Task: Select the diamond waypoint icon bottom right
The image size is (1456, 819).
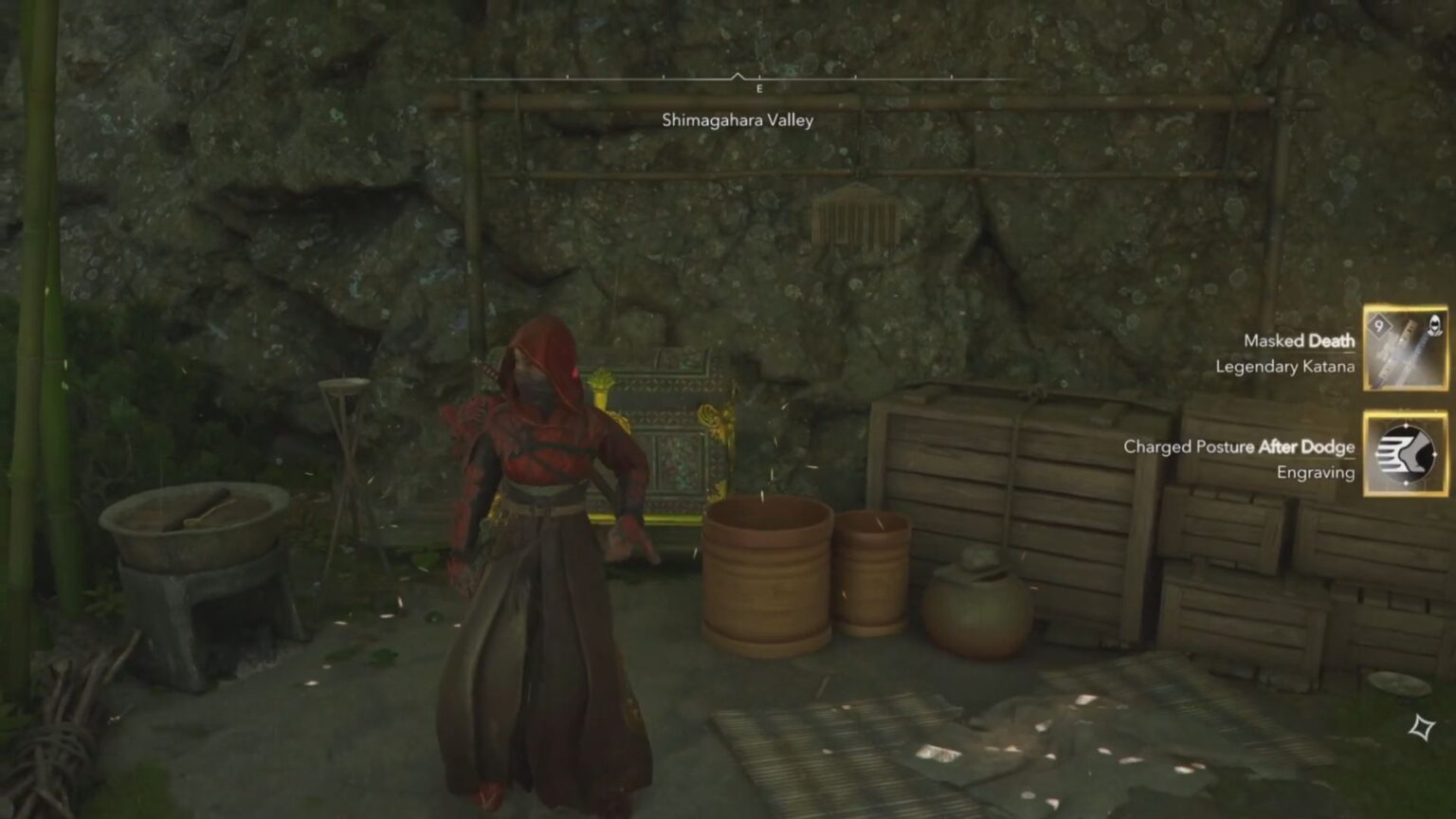Action: coord(1420,726)
